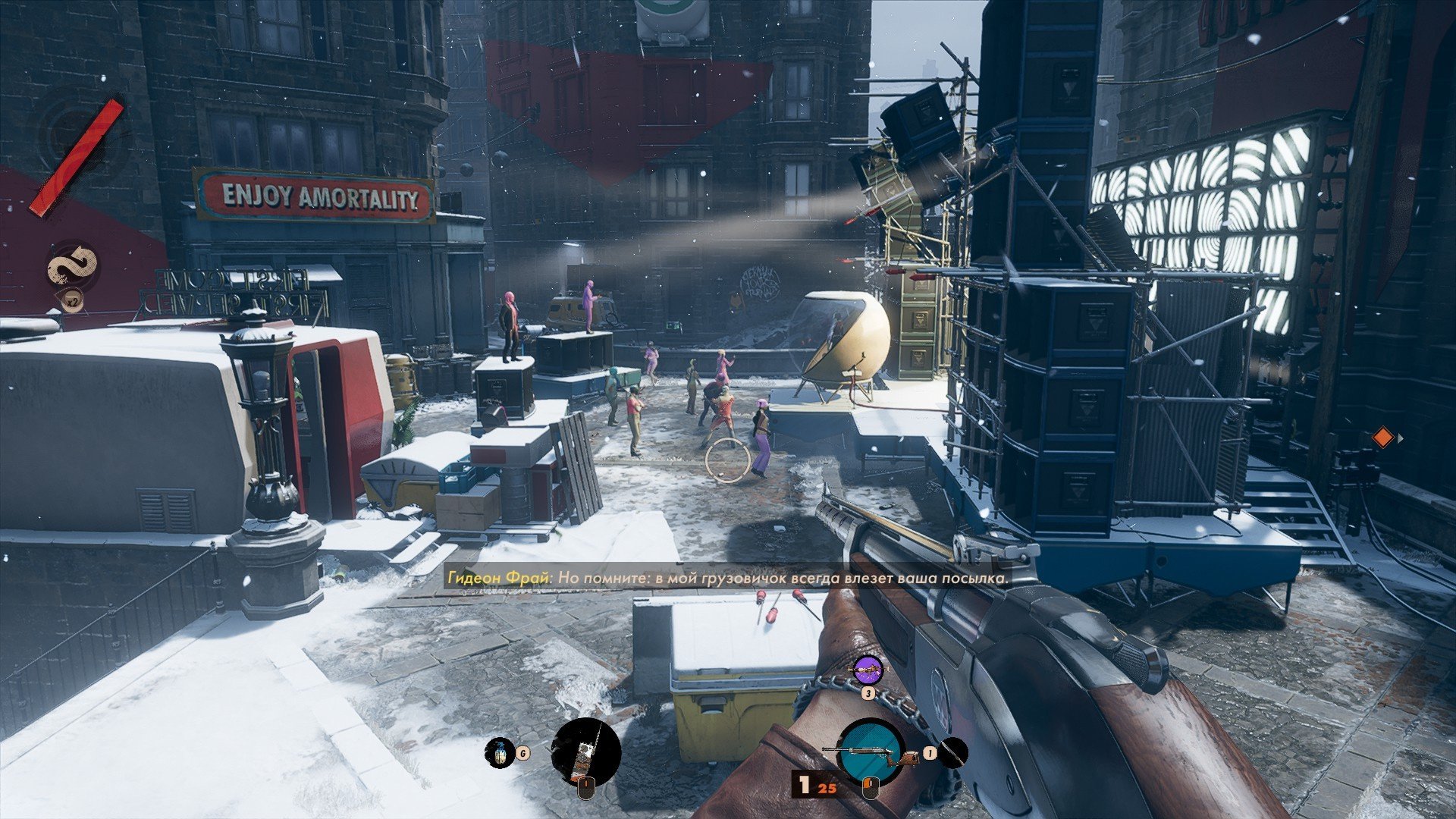
Task: Click the Reprise arrow icon
Action: pos(74,266)
